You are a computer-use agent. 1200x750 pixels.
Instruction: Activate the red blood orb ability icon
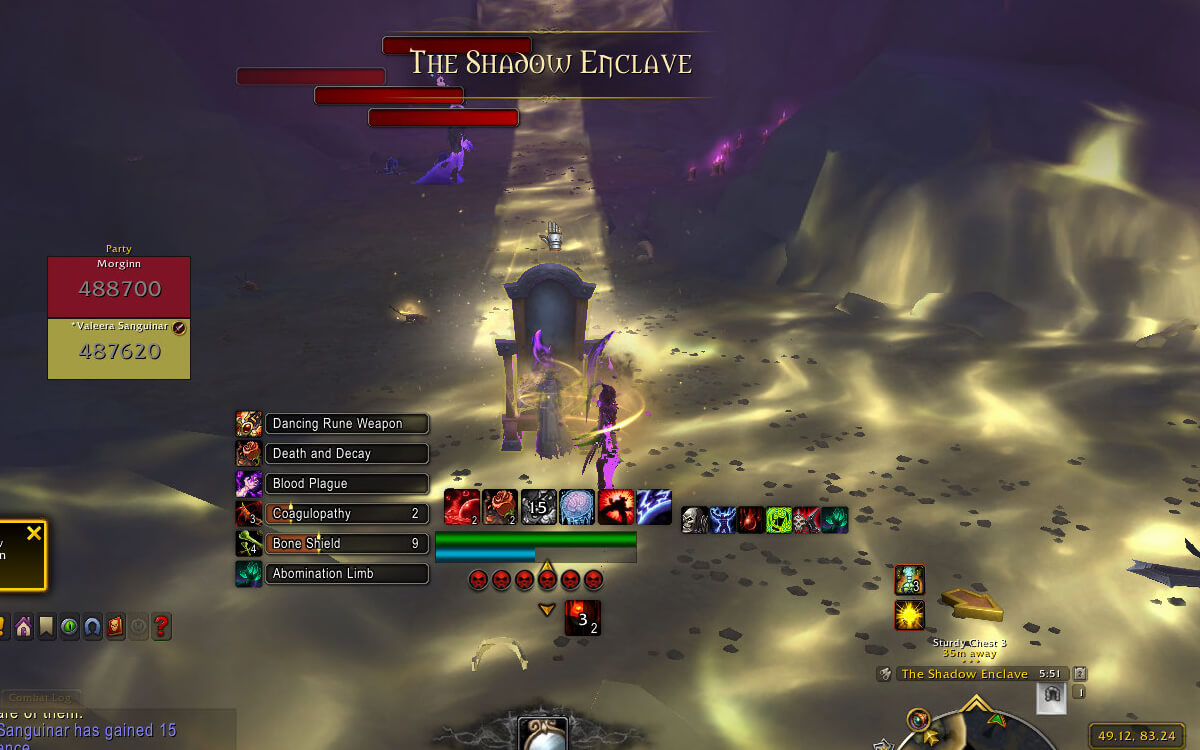[461, 507]
